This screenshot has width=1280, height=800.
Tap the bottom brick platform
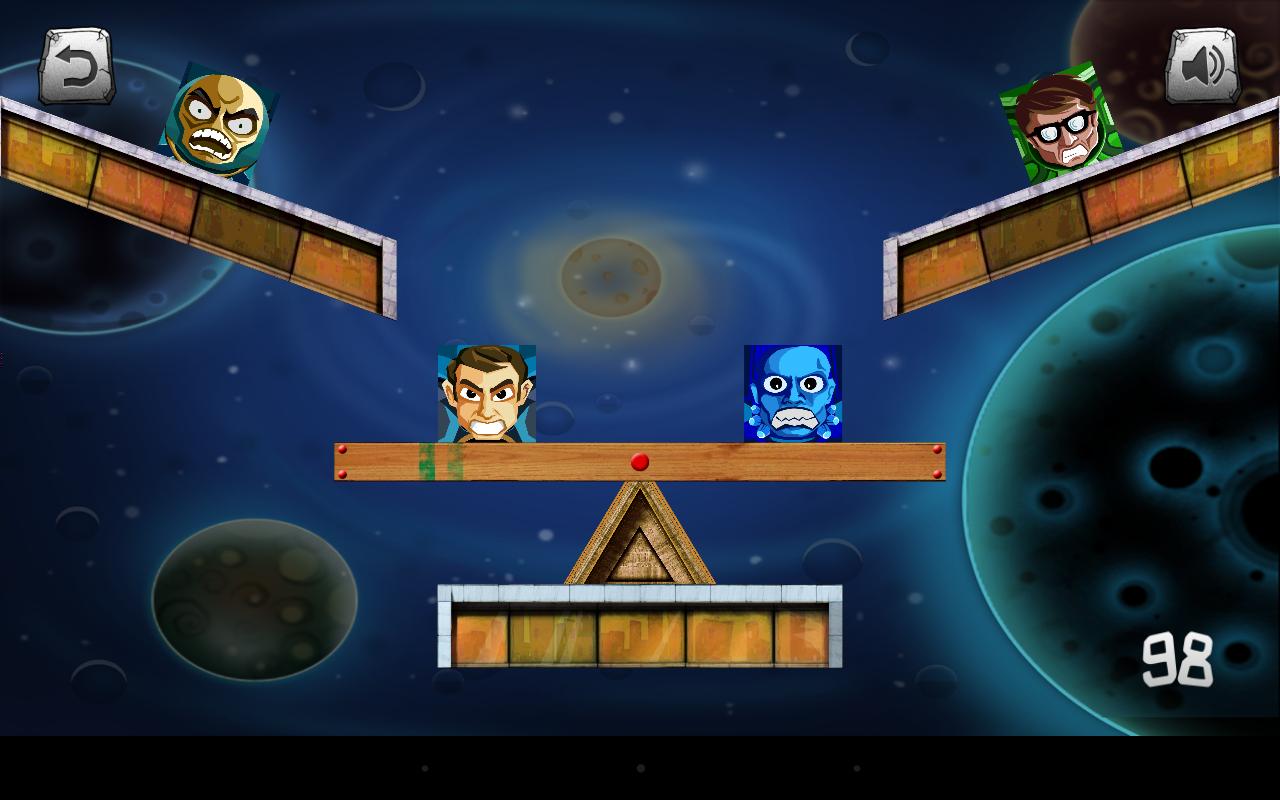coord(640,630)
